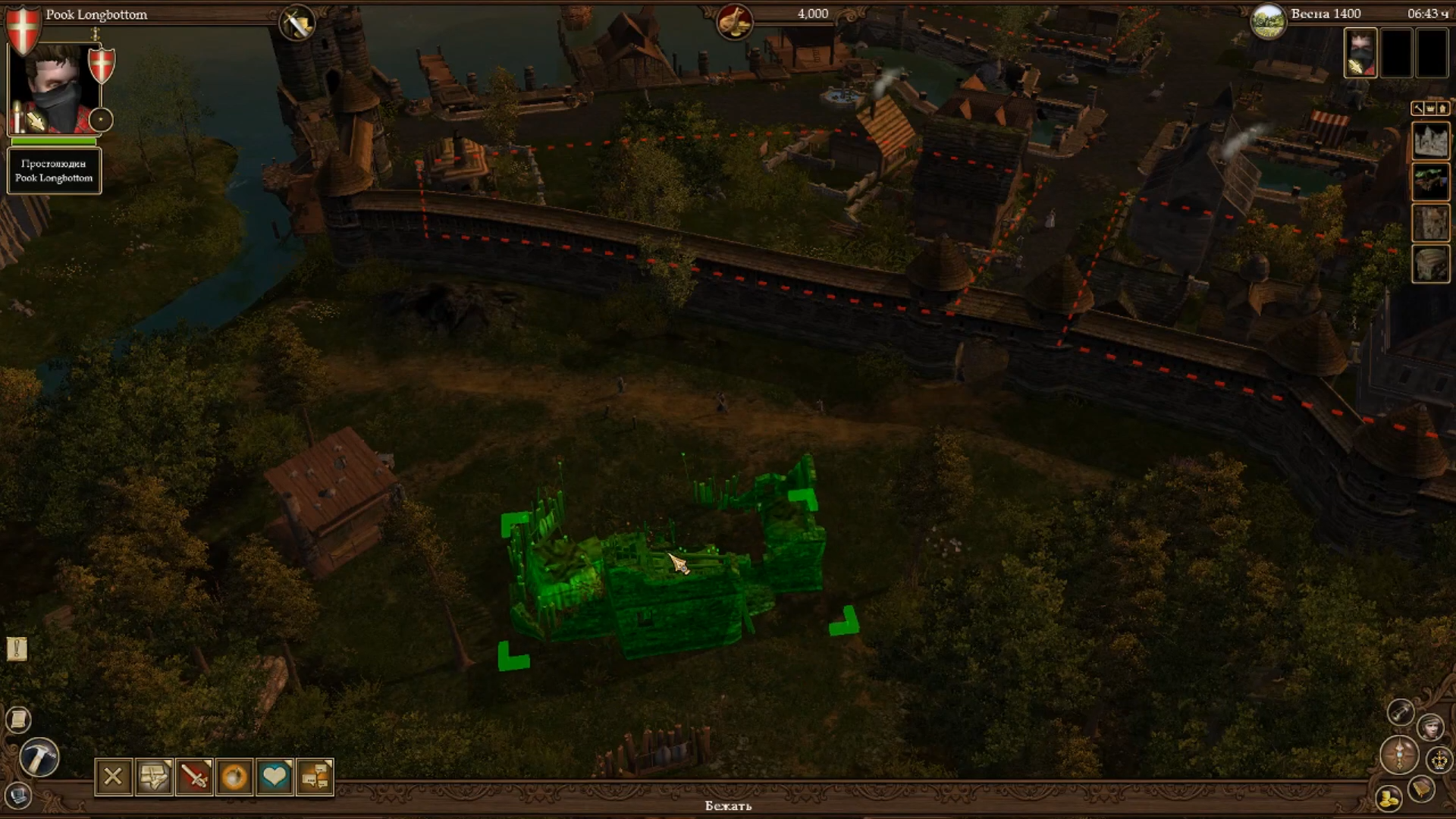Screen dimensions: 1456x819
Task: Click the computer system menu button
Action: [x=18, y=796]
